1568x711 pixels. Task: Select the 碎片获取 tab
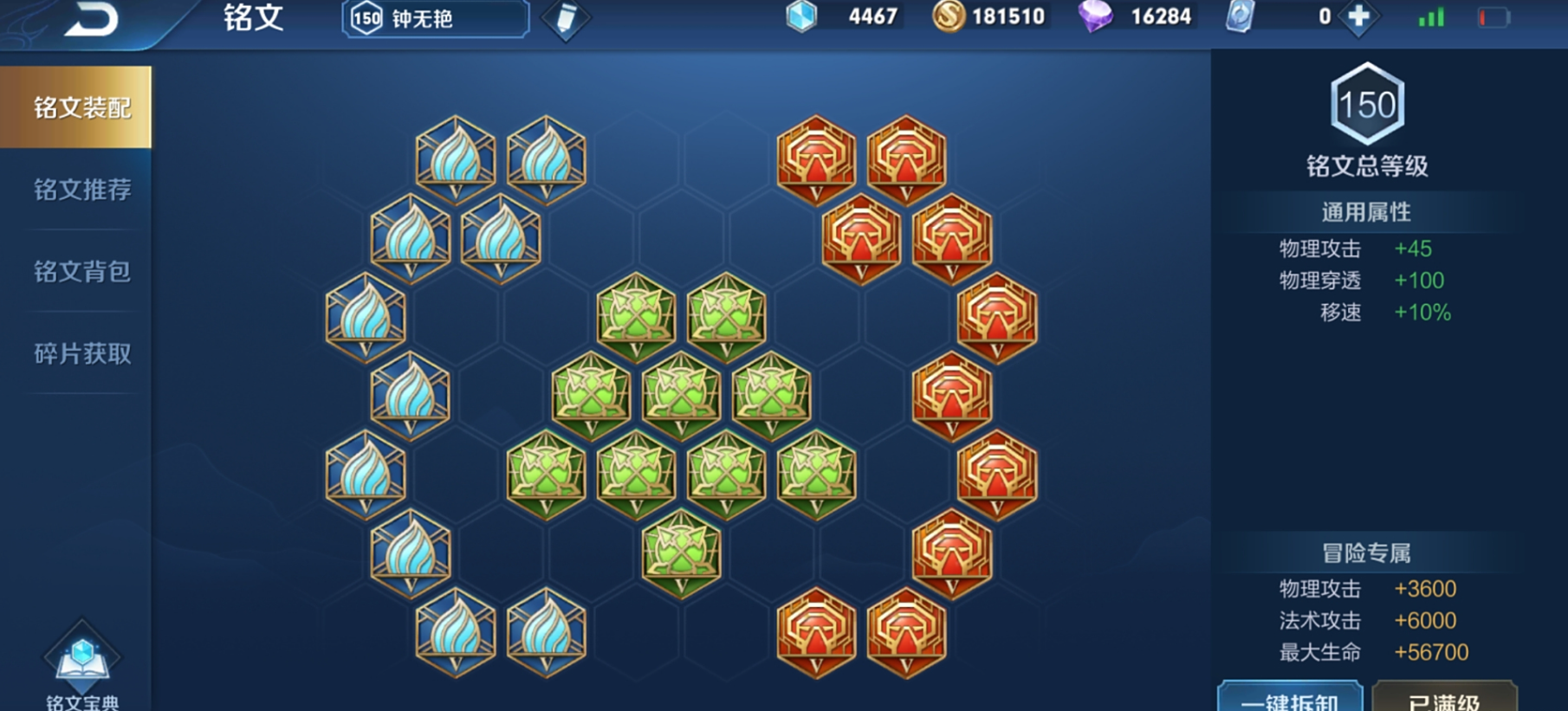click(81, 353)
